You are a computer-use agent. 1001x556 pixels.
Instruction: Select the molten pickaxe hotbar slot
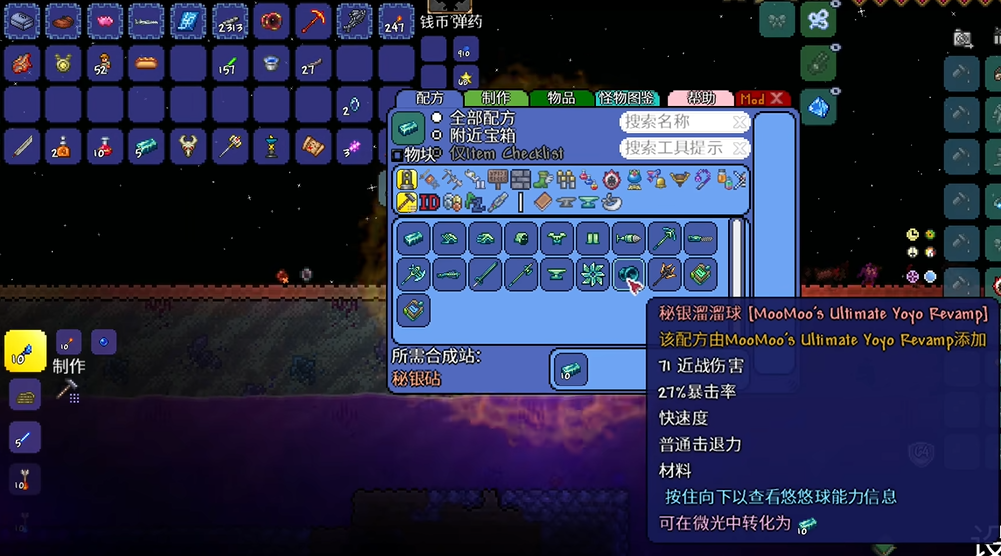[313, 20]
